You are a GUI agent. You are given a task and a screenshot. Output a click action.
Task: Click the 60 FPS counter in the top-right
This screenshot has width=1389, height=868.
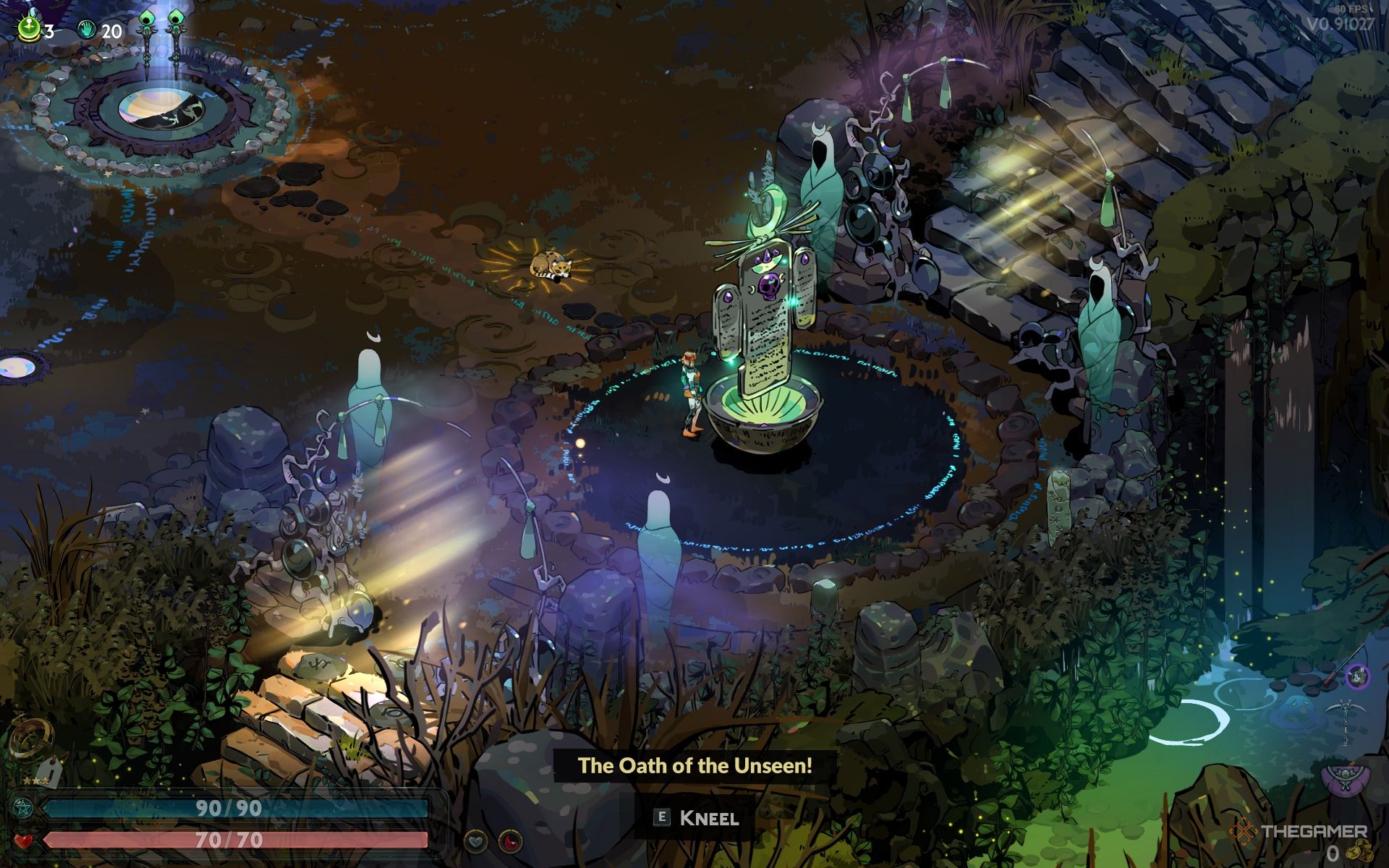coord(1351,8)
